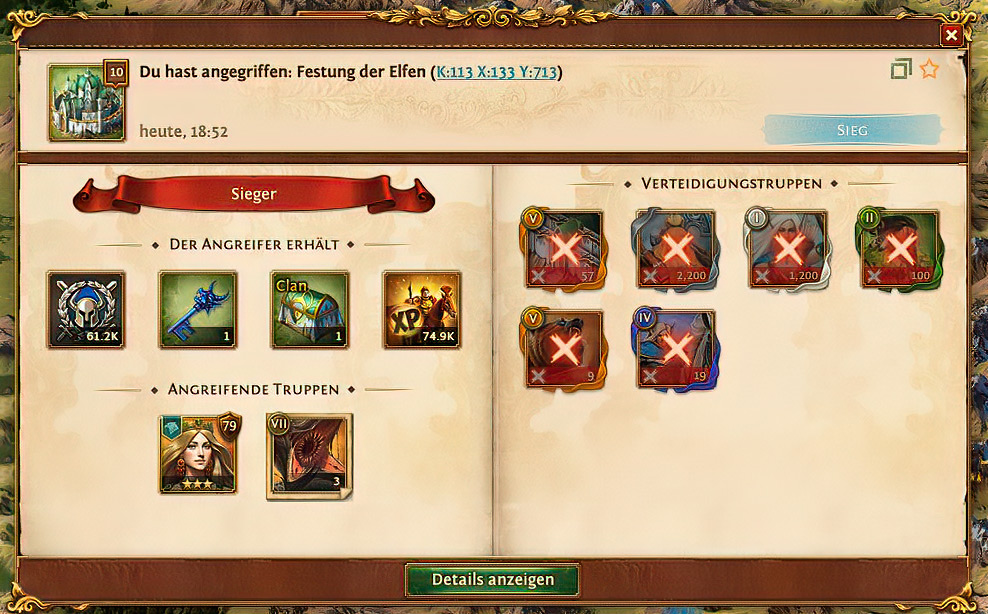View defending troop with 57 losses
Image resolution: width=988 pixels, height=614 pixels.
coord(564,249)
